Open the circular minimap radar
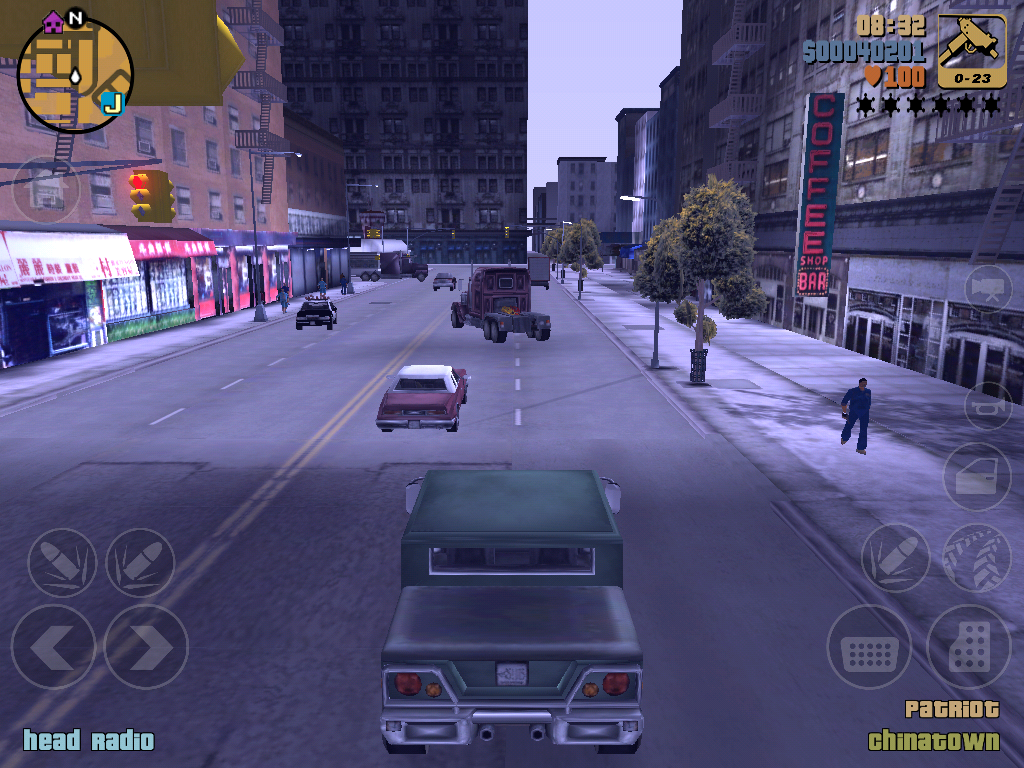This screenshot has height=768, width=1024. (75, 75)
